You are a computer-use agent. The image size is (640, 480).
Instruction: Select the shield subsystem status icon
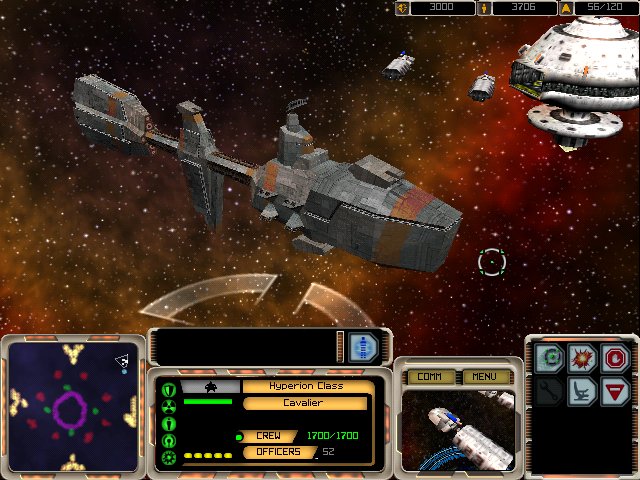tap(169, 389)
